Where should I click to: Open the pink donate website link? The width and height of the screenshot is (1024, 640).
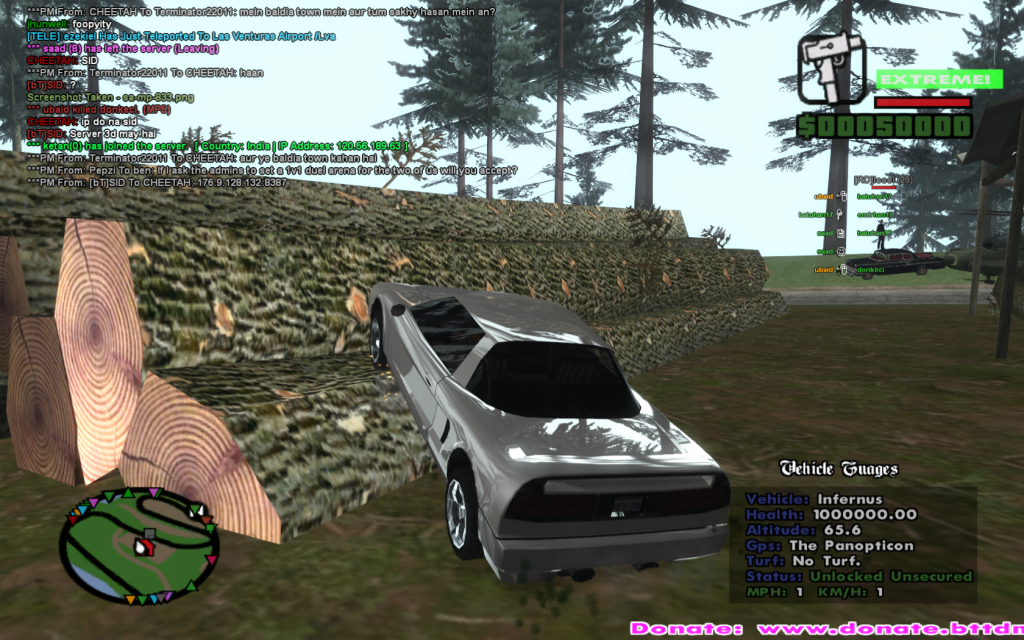tap(826, 629)
